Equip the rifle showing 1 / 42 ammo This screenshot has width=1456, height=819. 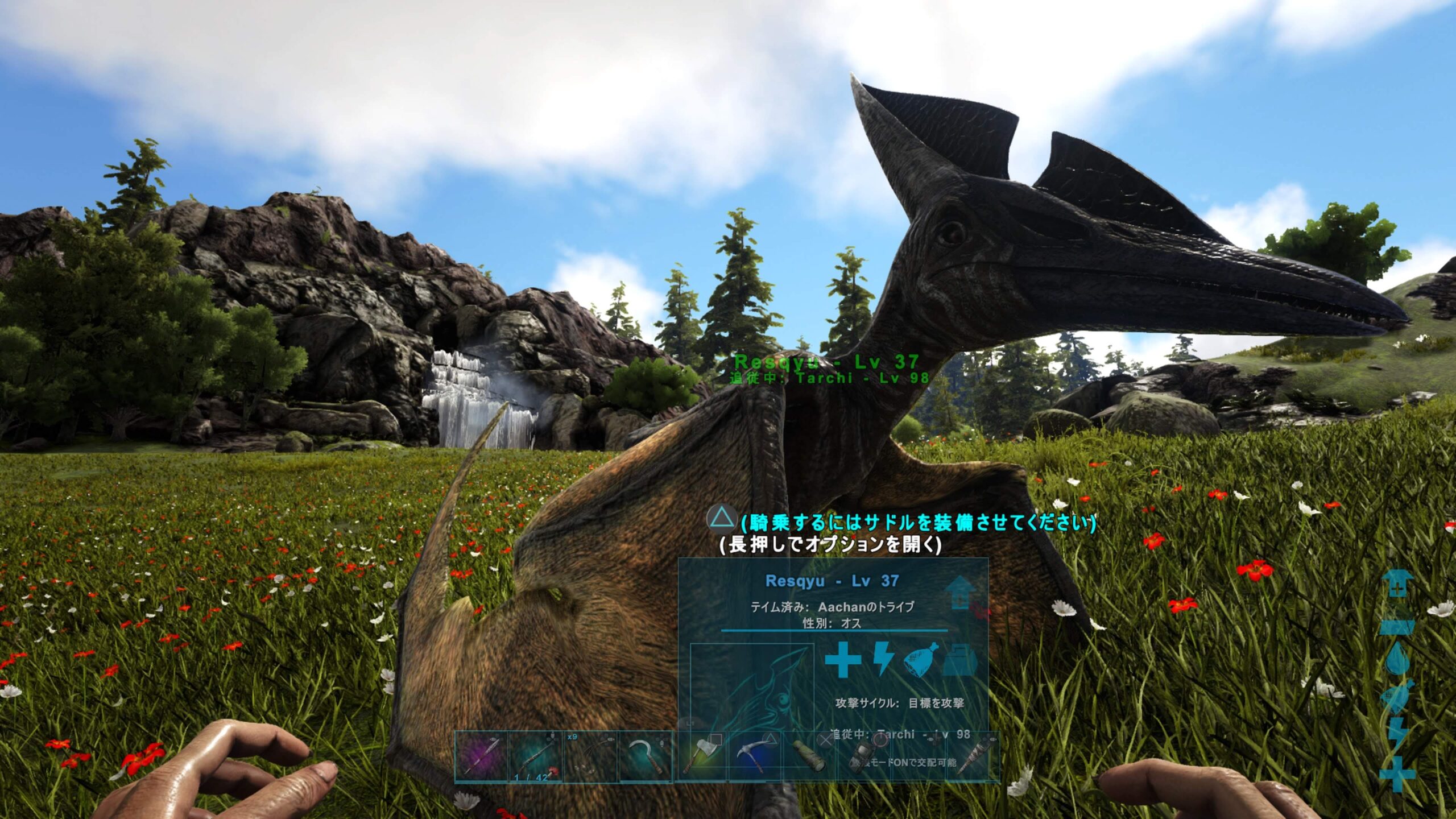click(536, 757)
